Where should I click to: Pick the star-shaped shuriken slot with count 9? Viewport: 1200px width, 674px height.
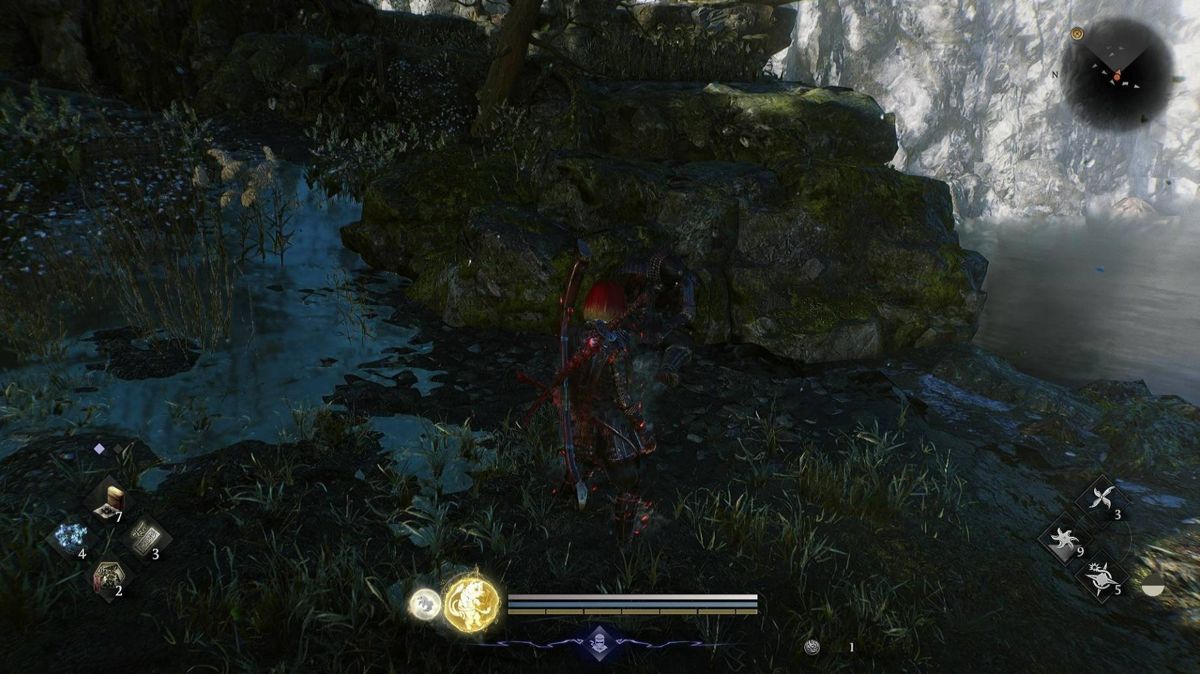tap(1064, 541)
